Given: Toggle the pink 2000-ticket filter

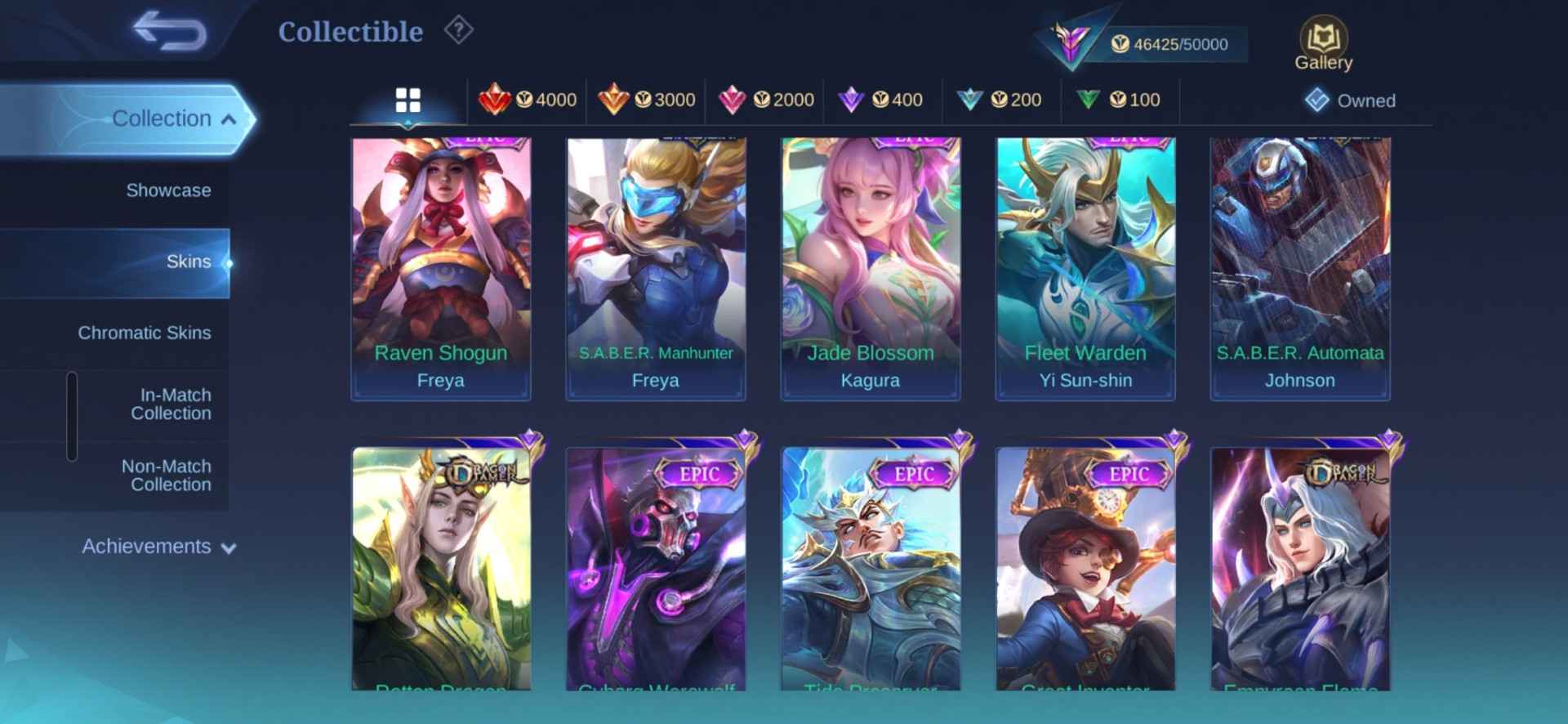Looking at the screenshot, I should click(x=764, y=100).
